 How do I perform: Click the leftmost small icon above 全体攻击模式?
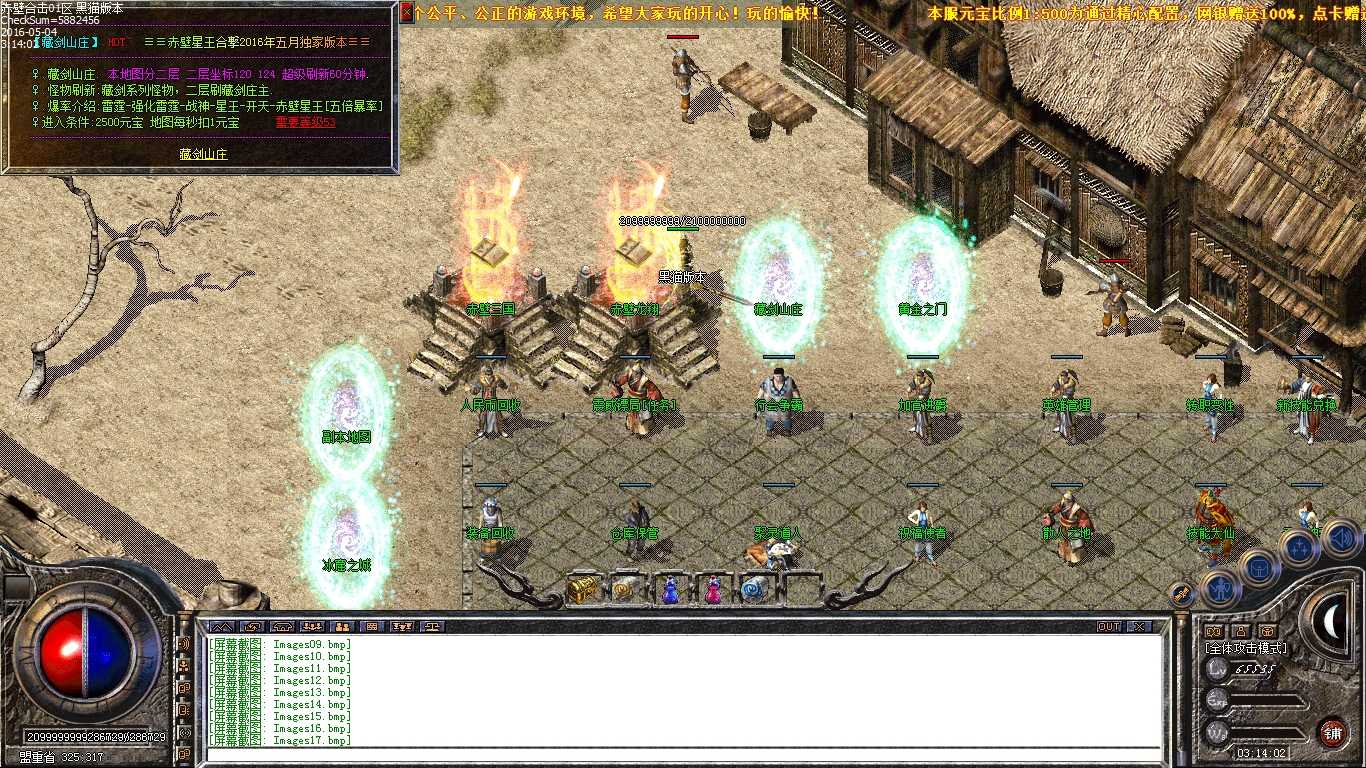(x=1214, y=631)
